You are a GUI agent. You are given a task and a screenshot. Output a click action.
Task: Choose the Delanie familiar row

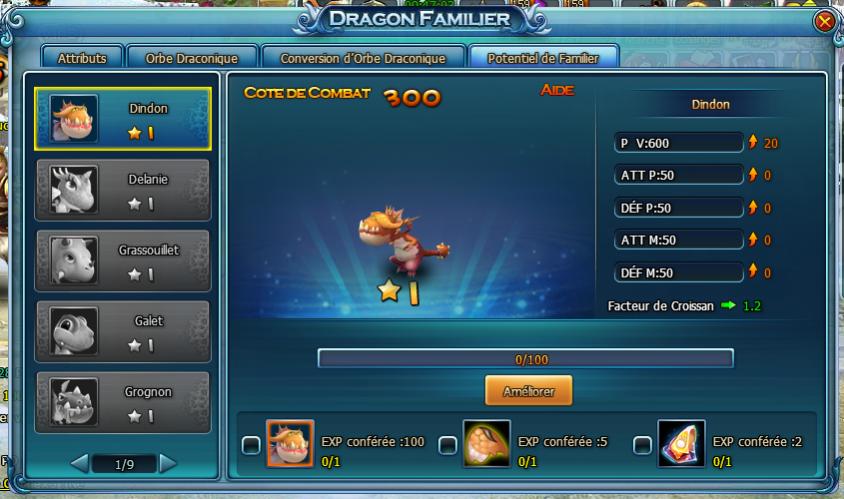tap(123, 189)
